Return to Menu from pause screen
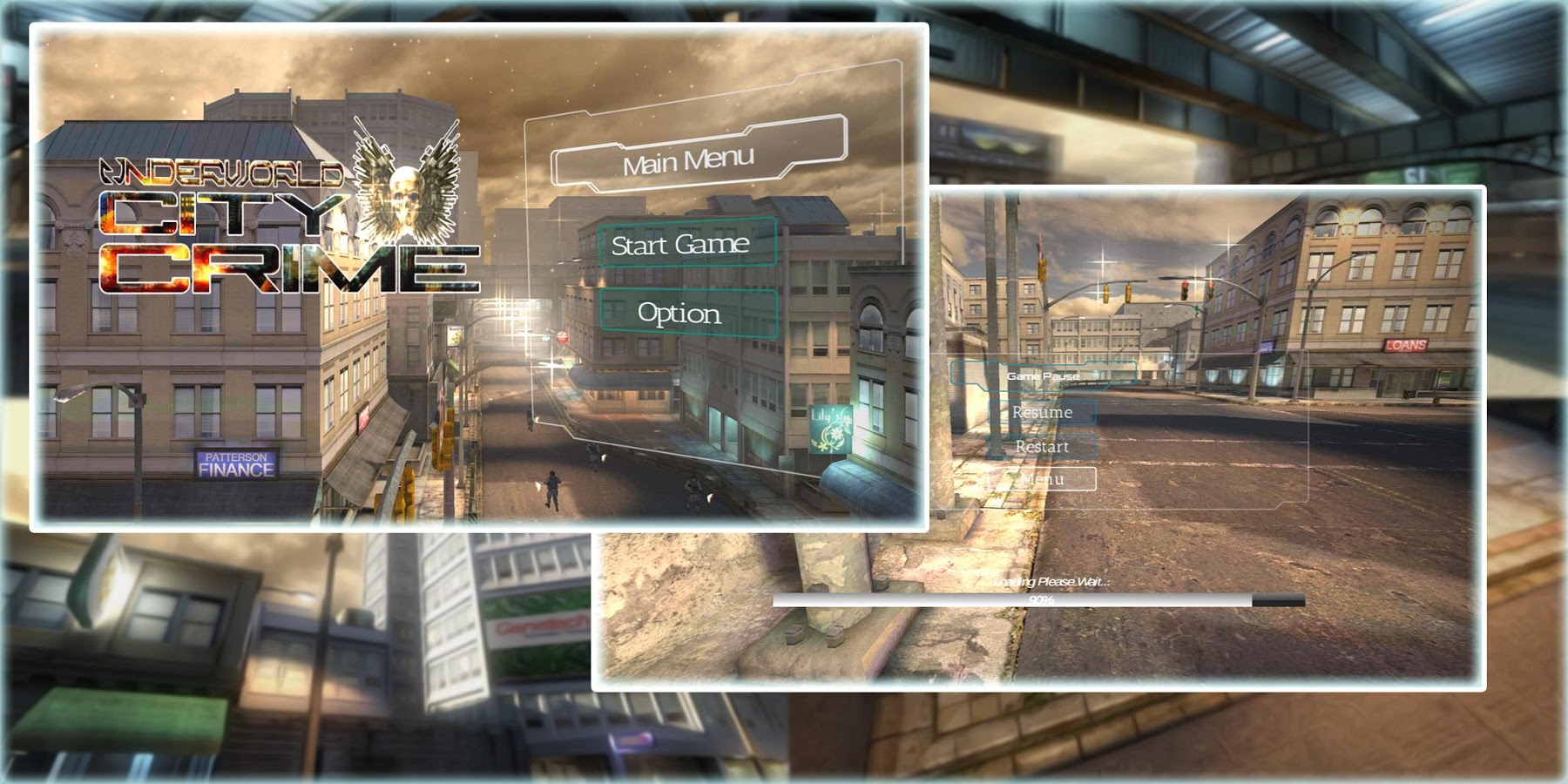This screenshot has width=1568, height=784. [x=1042, y=479]
